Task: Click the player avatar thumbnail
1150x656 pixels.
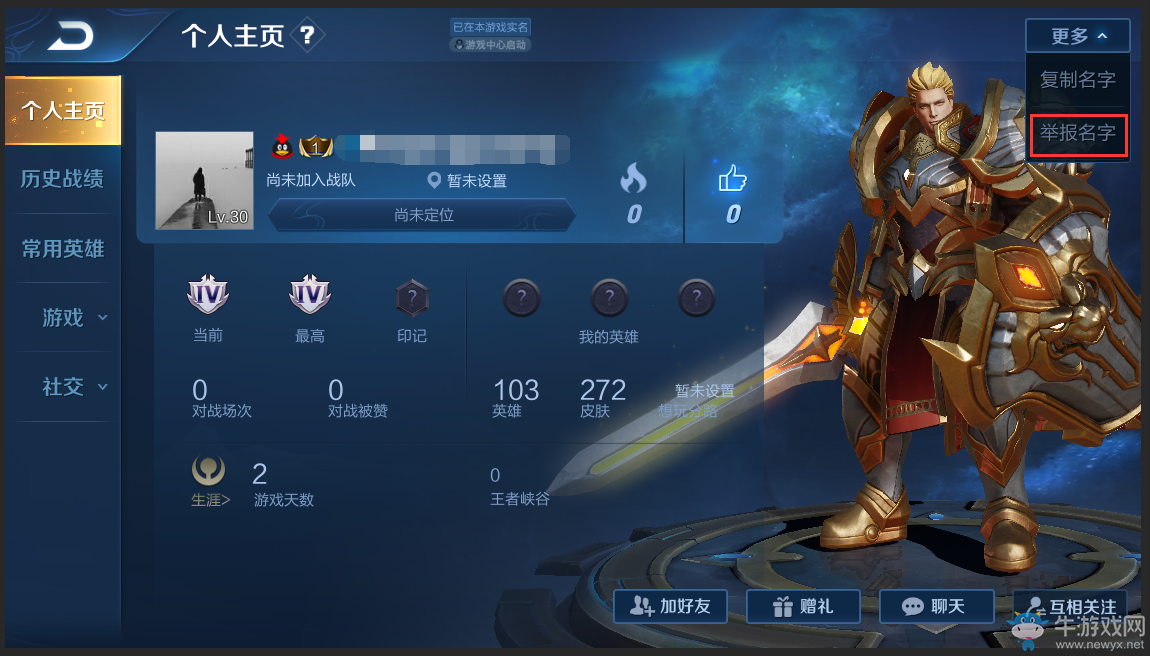Action: [204, 180]
